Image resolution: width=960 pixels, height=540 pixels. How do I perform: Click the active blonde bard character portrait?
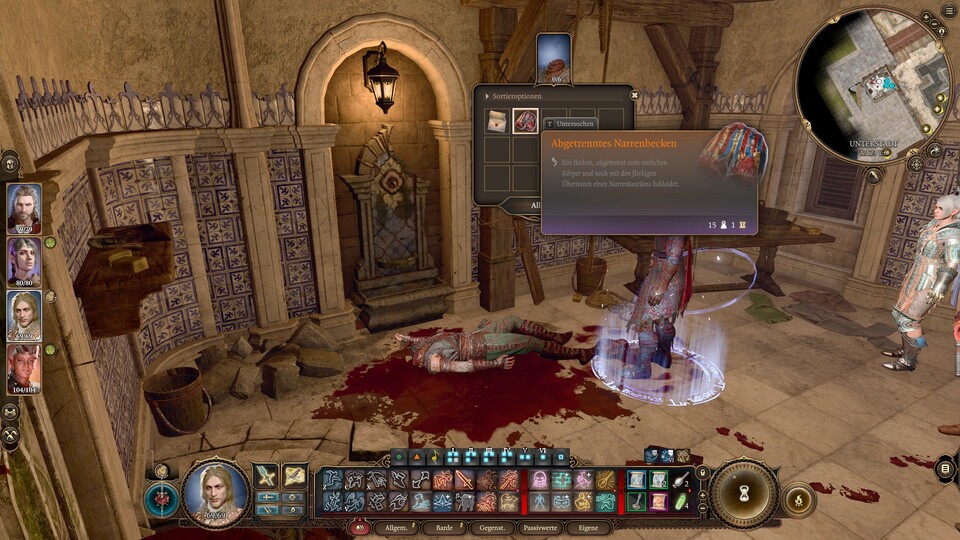tap(215, 492)
